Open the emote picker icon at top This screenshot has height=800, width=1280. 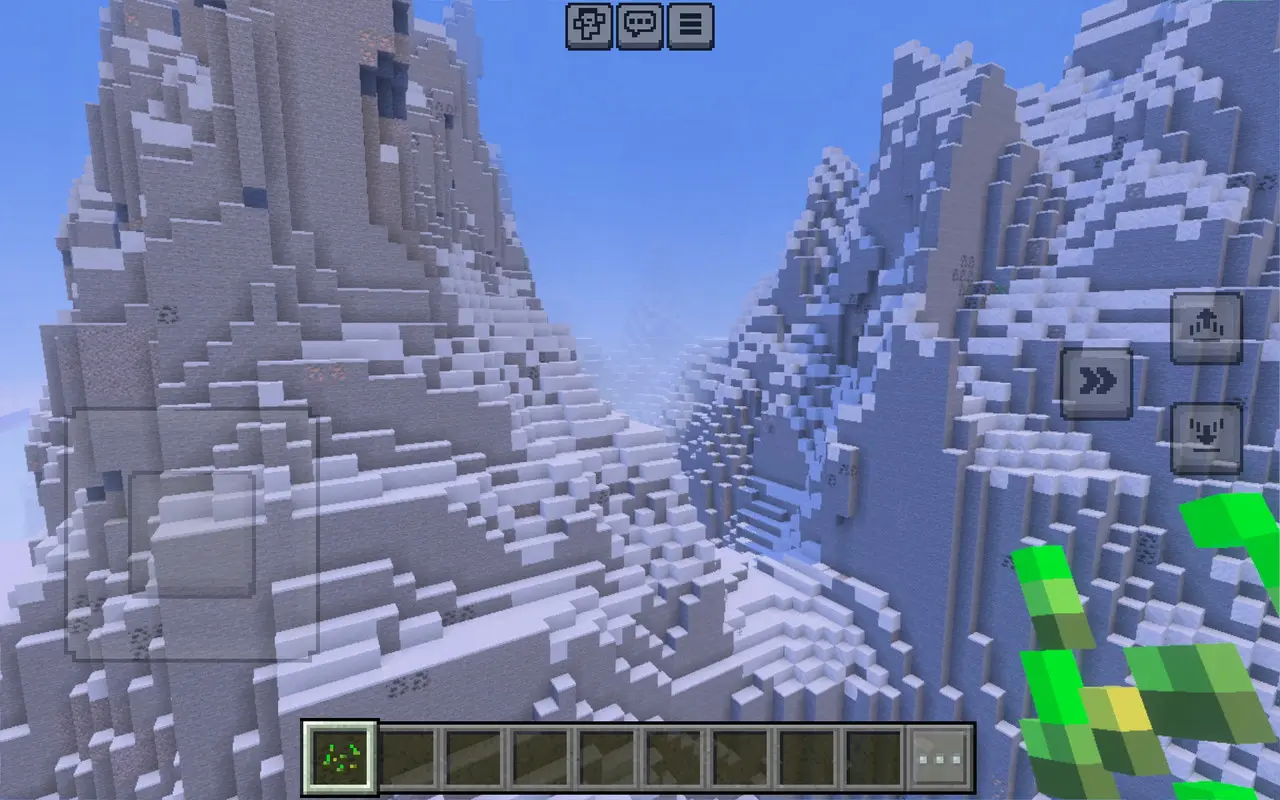click(587, 27)
